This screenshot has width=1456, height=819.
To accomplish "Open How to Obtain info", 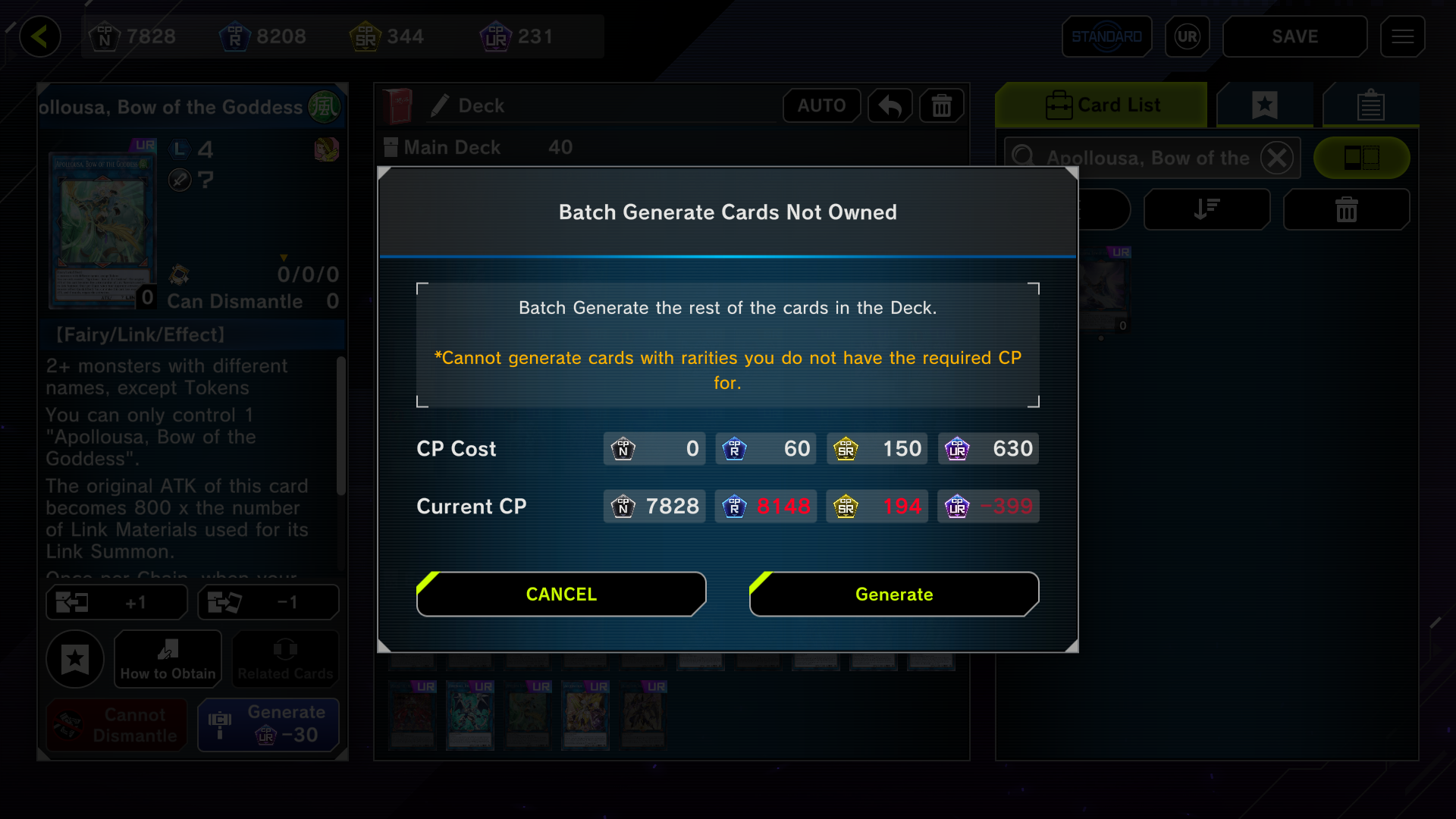I will [x=168, y=659].
